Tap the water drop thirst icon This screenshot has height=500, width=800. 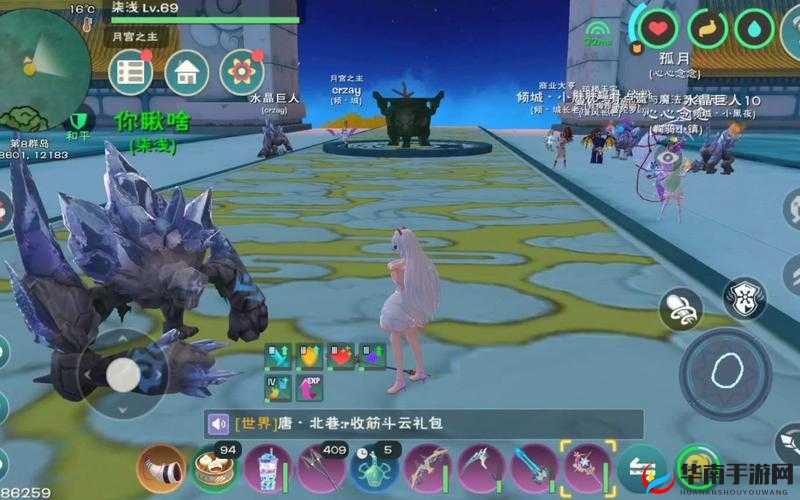755,30
